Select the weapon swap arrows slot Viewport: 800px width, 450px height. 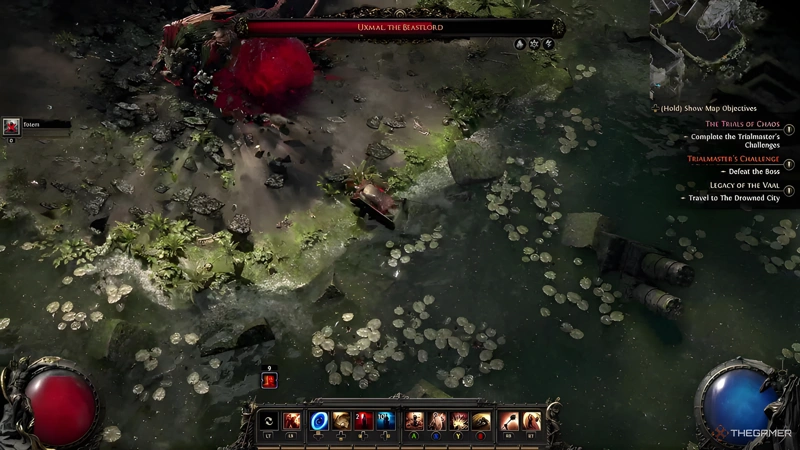click(268, 421)
